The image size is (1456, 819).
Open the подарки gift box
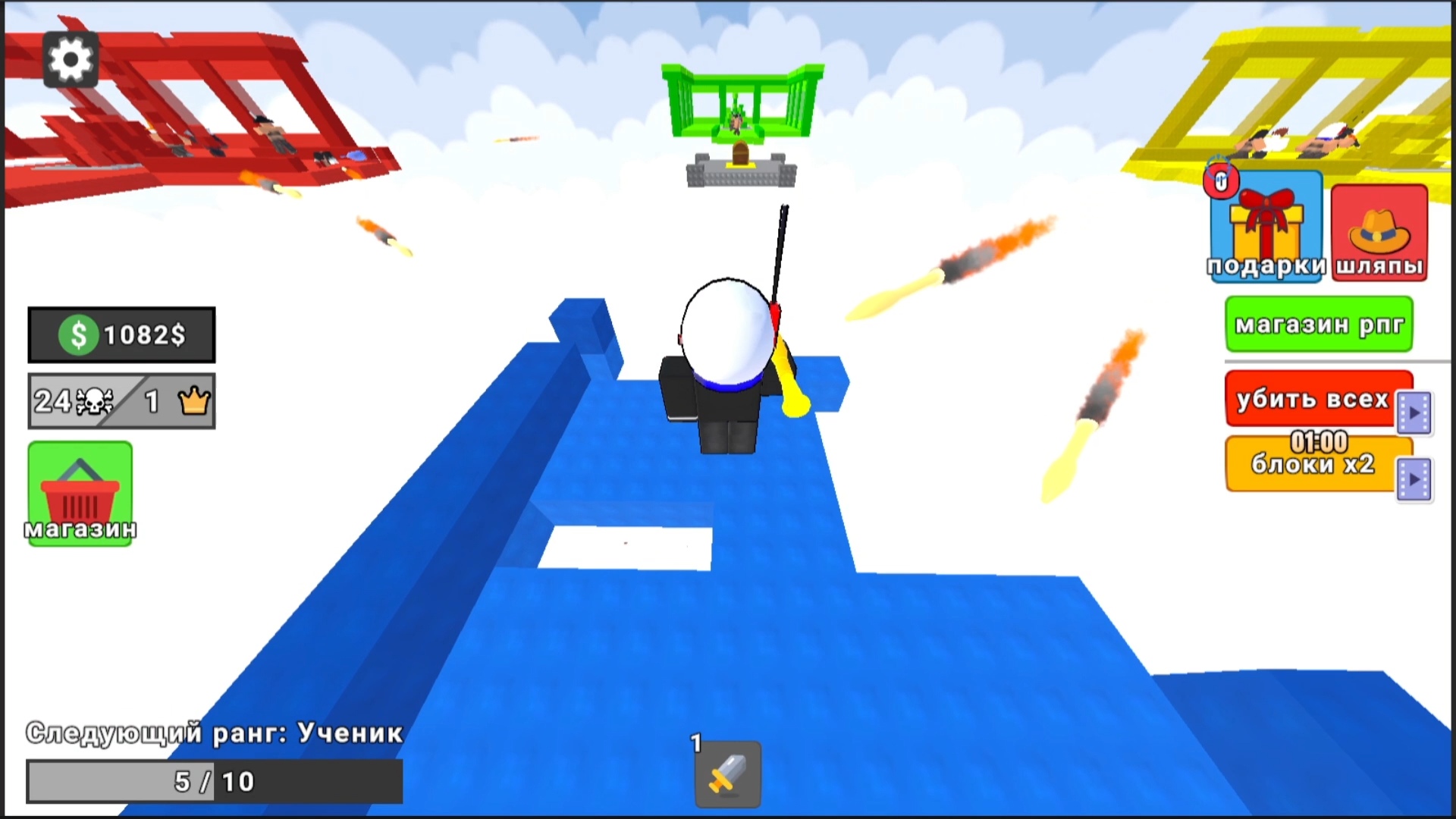point(1265,227)
